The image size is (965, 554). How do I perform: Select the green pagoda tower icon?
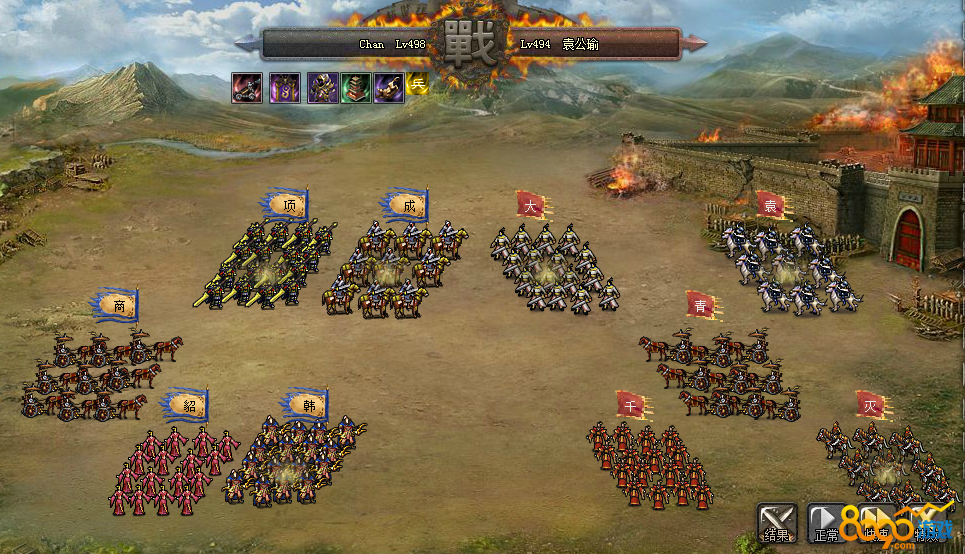355,88
